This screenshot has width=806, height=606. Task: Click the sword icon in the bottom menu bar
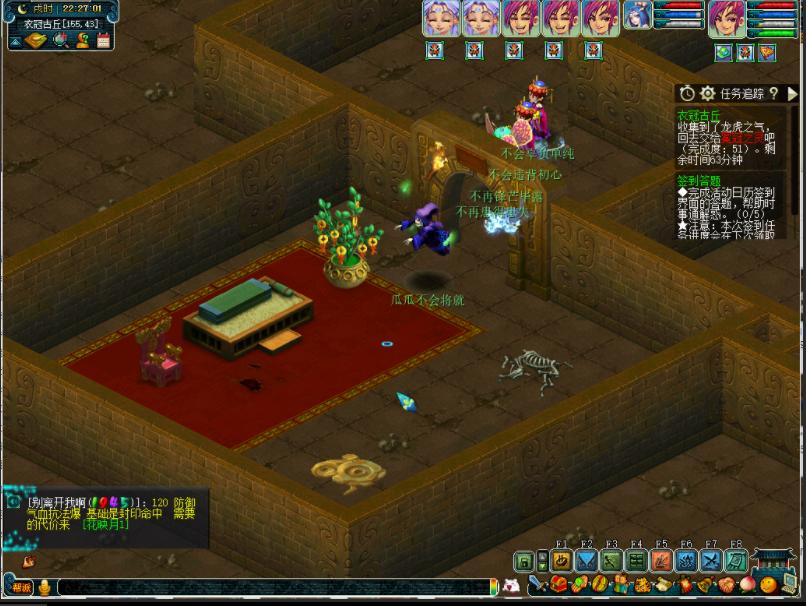pyautogui.click(x=537, y=585)
